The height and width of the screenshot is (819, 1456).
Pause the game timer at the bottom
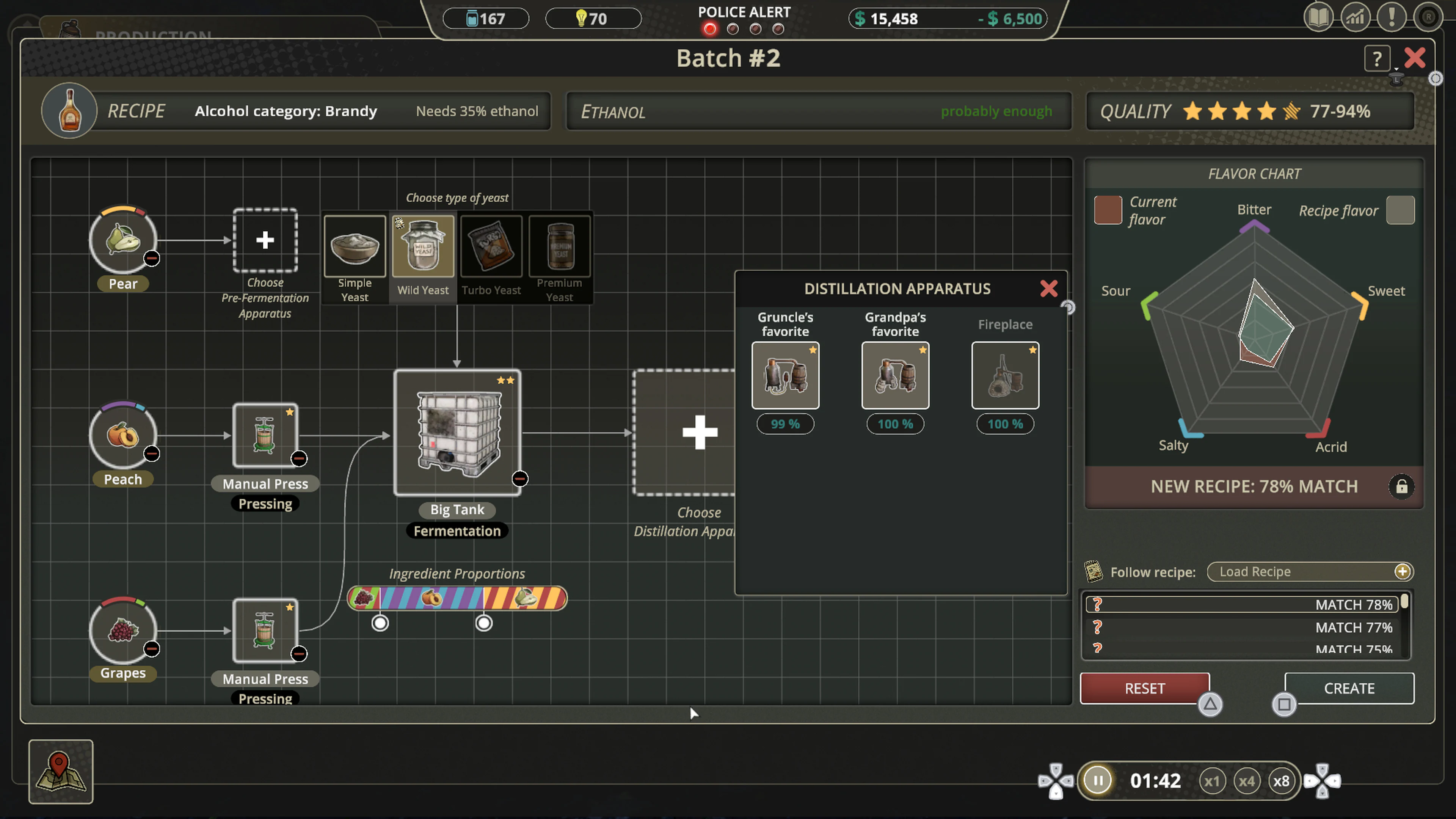[1097, 780]
